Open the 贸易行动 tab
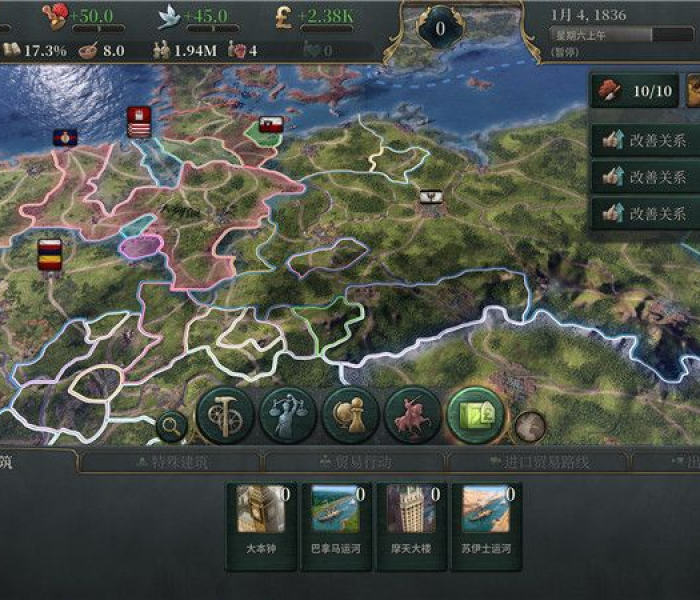This screenshot has height=600, width=700. [x=353, y=462]
